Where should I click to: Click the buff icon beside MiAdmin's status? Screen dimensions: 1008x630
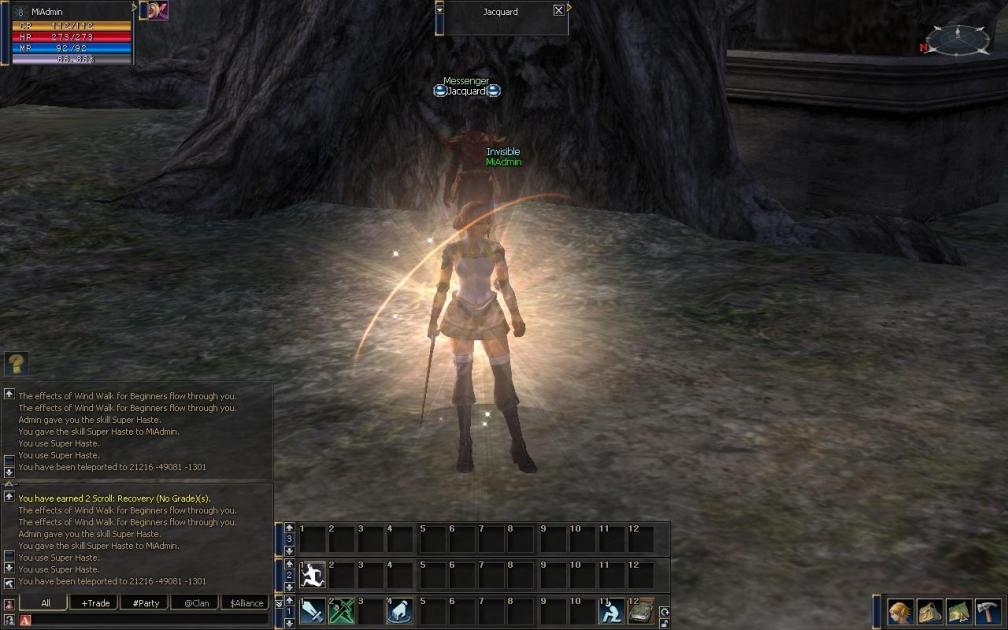pos(158,10)
